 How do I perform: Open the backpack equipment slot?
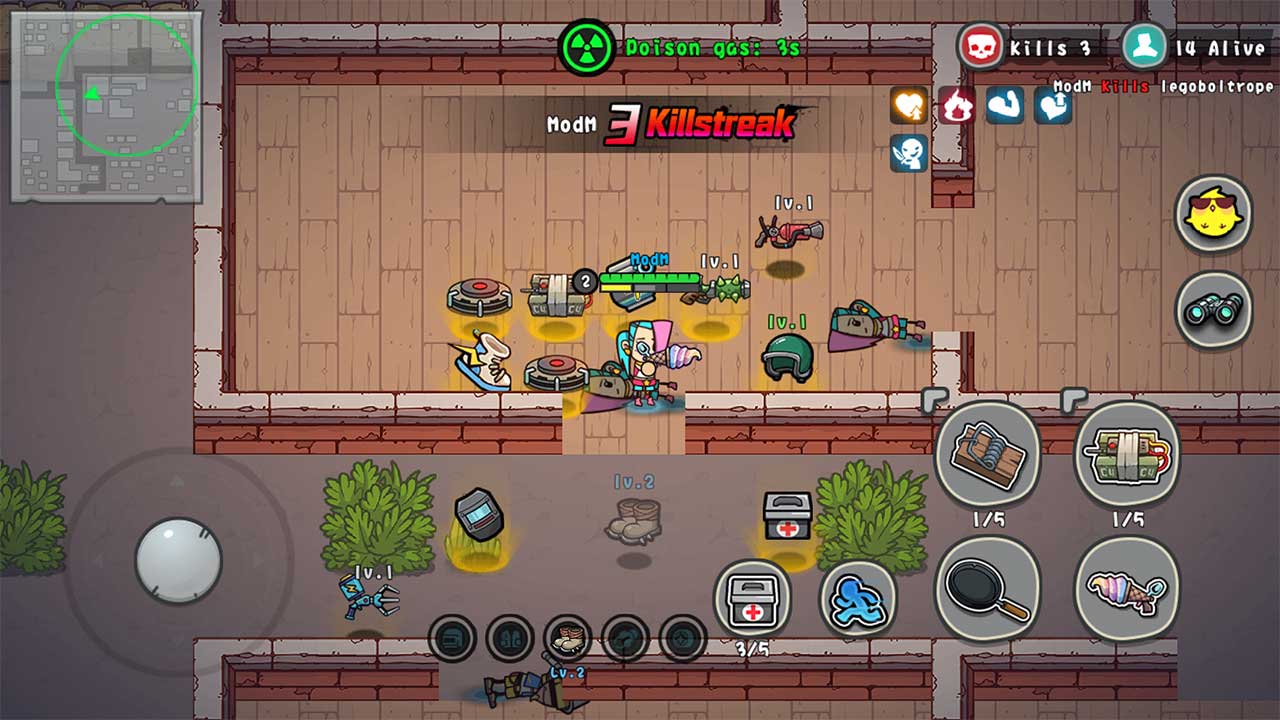[452, 636]
